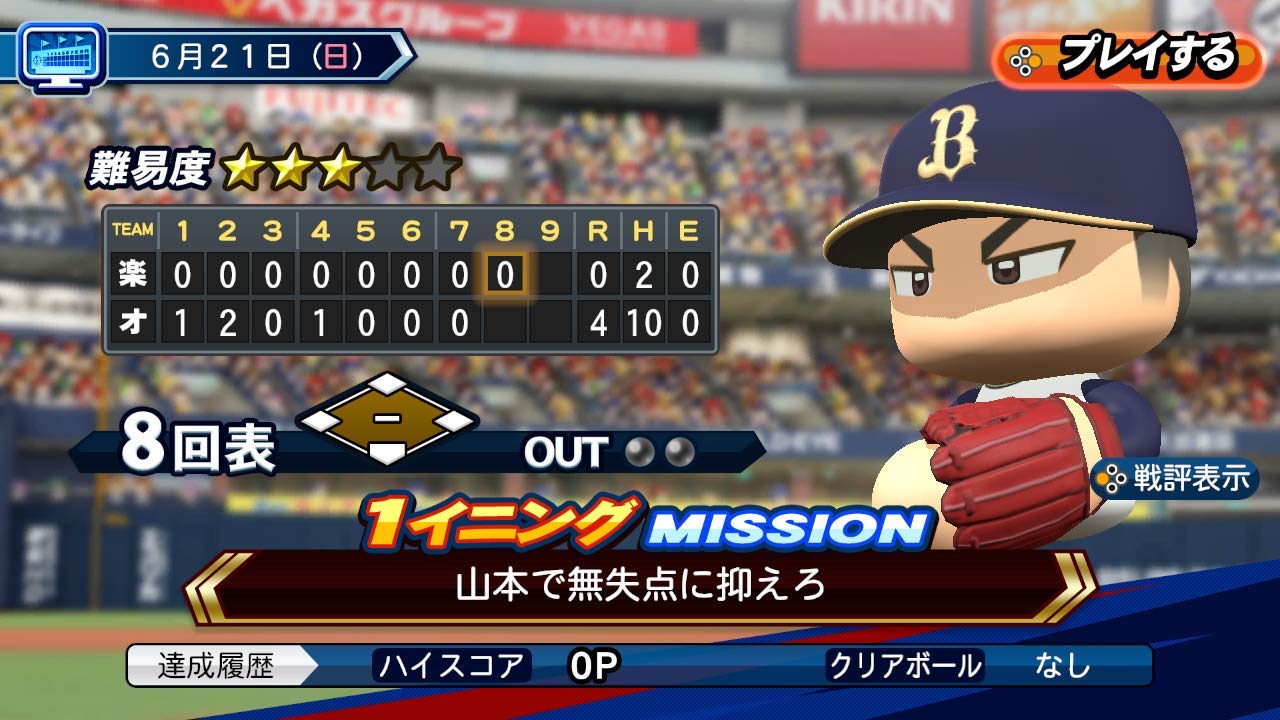This screenshot has height=720, width=1280.
Task: Click the mission text 山本で無失点に抑えろ
Action: [640, 586]
